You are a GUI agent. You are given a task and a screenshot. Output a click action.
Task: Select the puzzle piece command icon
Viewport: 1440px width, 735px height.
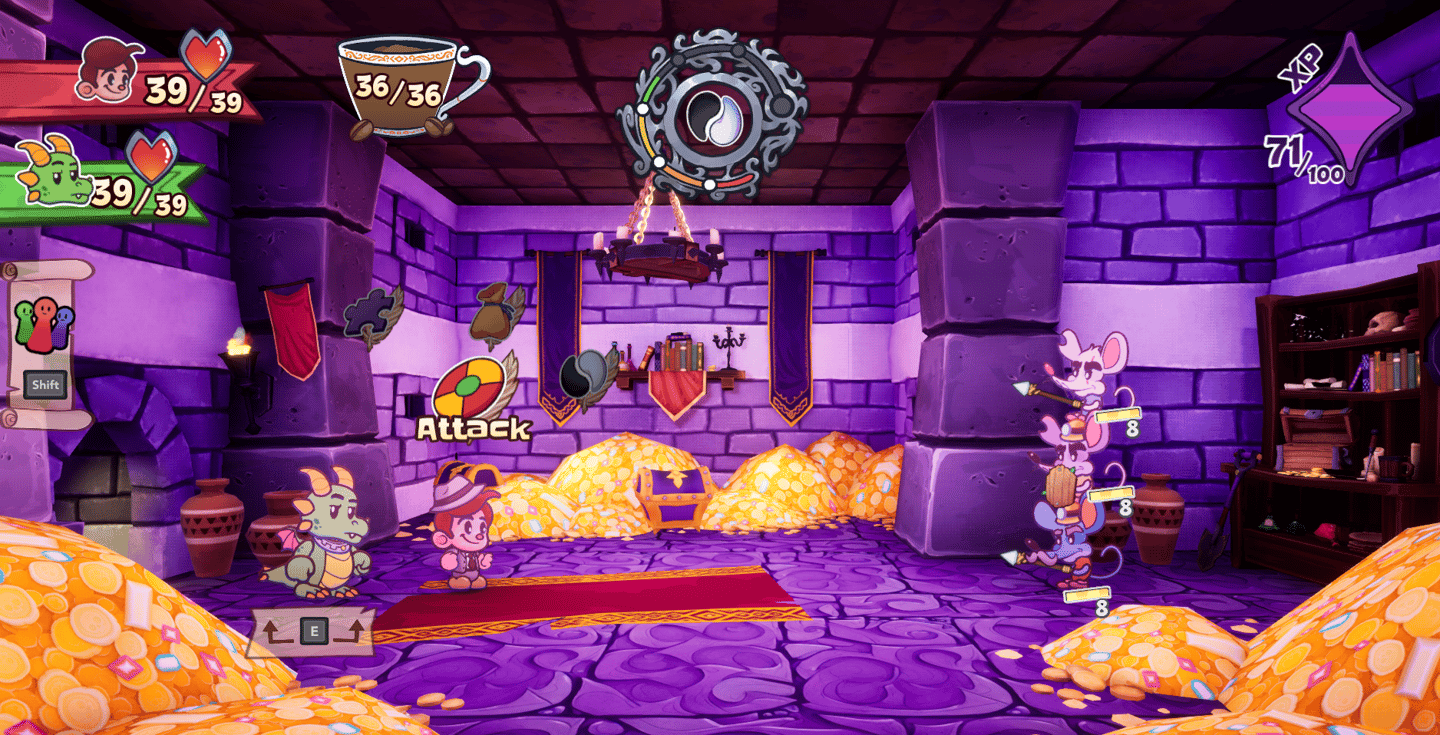(x=367, y=315)
